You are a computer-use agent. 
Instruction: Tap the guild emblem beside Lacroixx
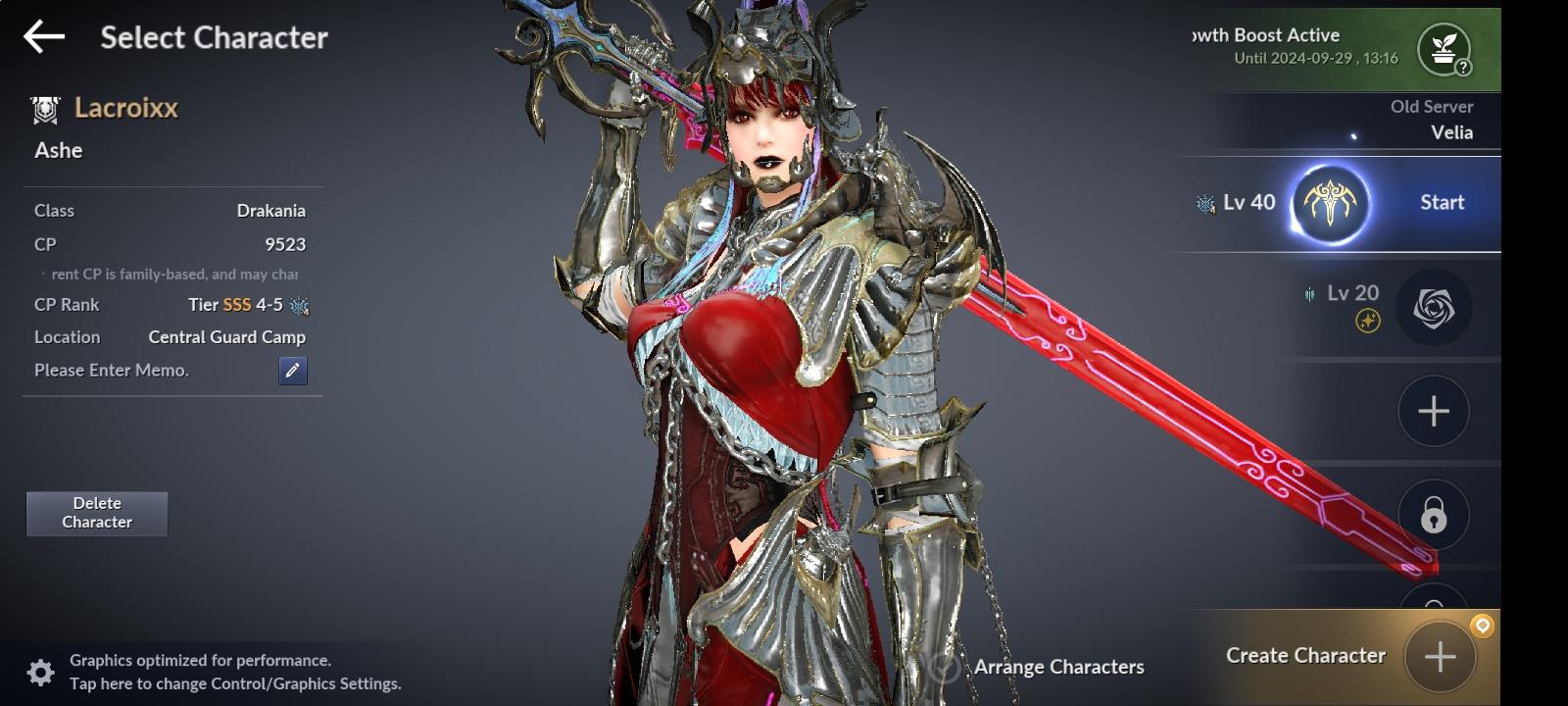tap(43, 108)
